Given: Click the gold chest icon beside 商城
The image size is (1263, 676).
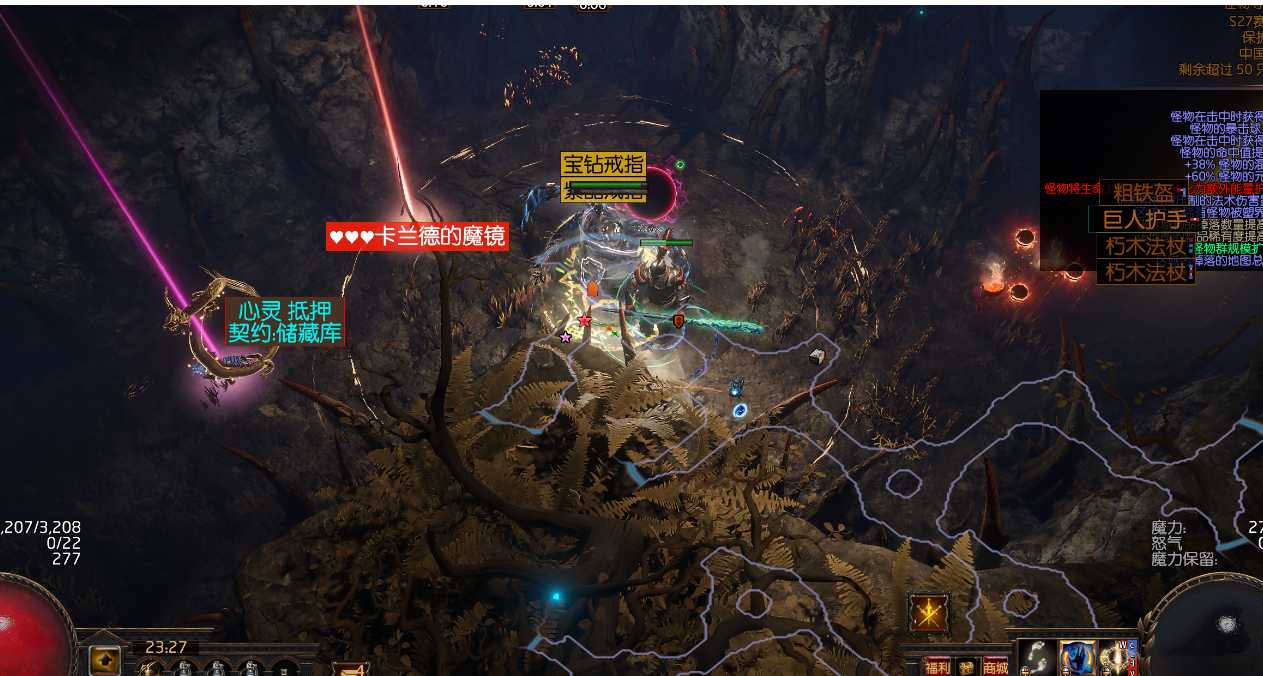Looking at the screenshot, I should coord(966,667).
